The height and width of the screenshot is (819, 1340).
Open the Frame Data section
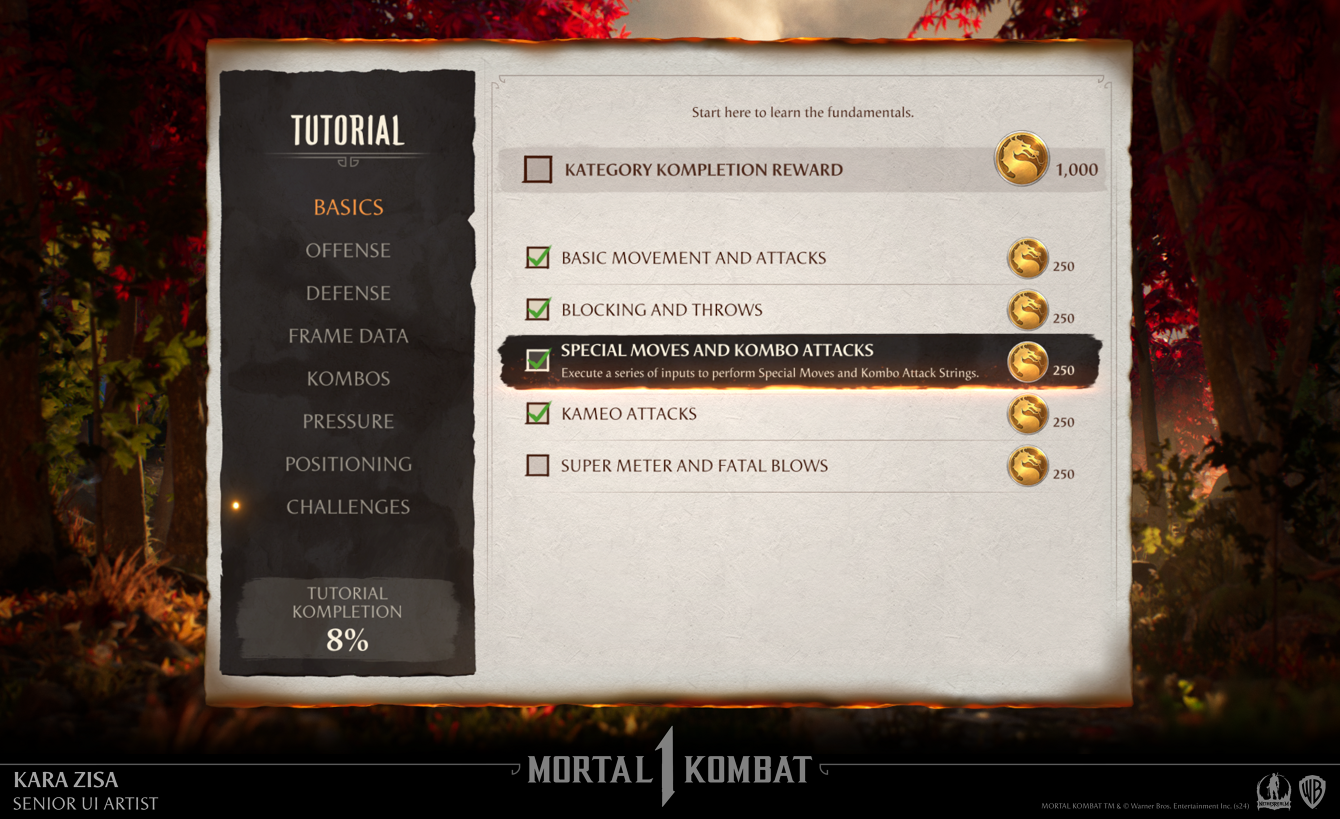click(x=347, y=336)
